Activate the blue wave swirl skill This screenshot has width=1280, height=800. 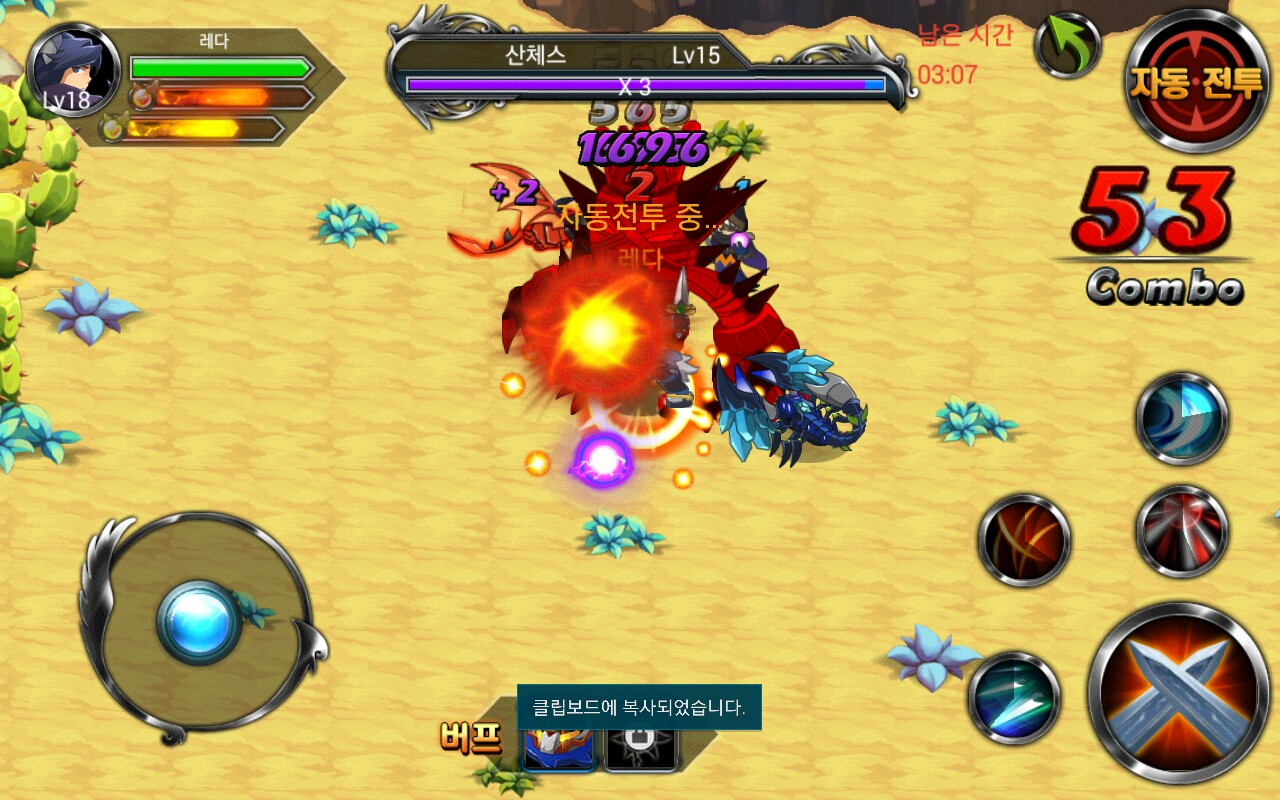1181,419
